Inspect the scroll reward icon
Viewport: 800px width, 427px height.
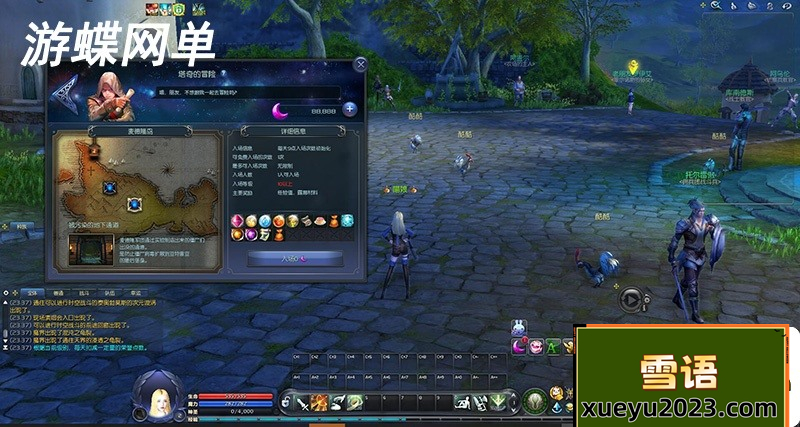[265, 234]
